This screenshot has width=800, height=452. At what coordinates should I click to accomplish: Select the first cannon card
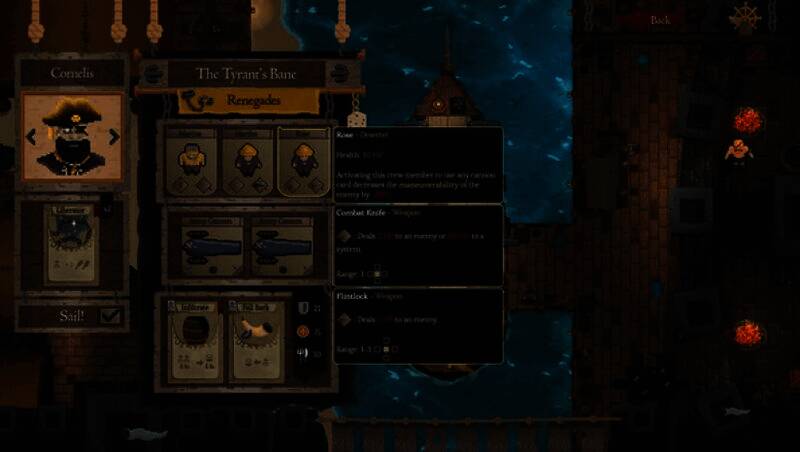coord(210,243)
